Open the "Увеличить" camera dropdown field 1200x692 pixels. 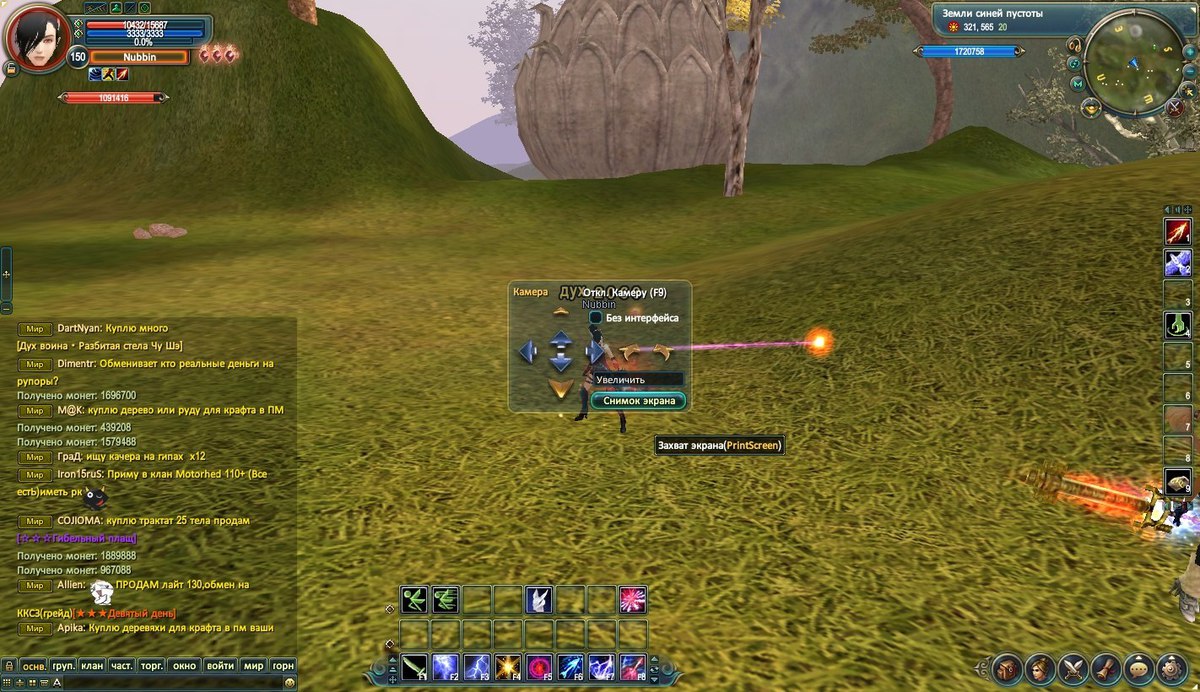[x=638, y=380]
